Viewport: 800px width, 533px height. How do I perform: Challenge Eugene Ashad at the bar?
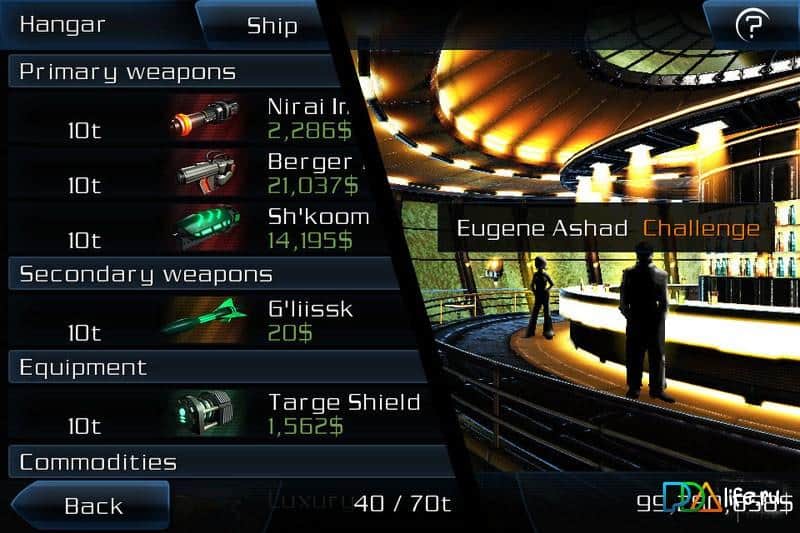click(700, 228)
